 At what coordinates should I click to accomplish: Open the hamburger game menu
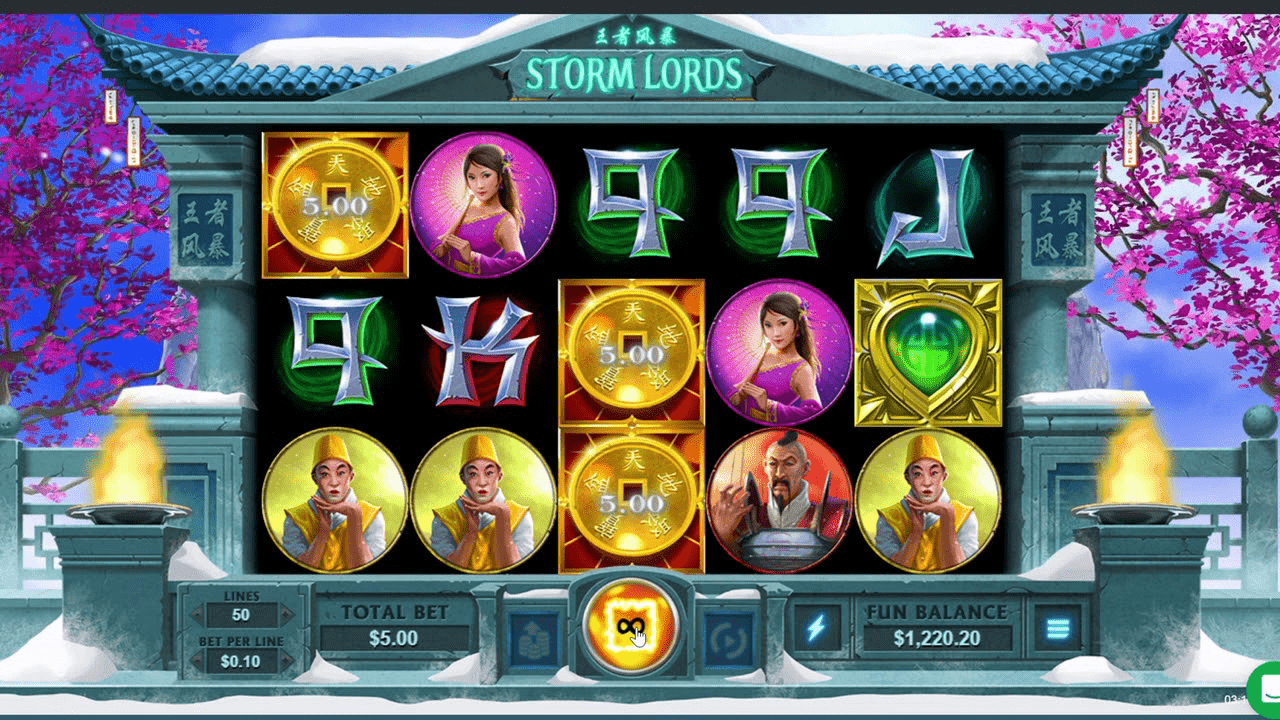click(x=1058, y=628)
